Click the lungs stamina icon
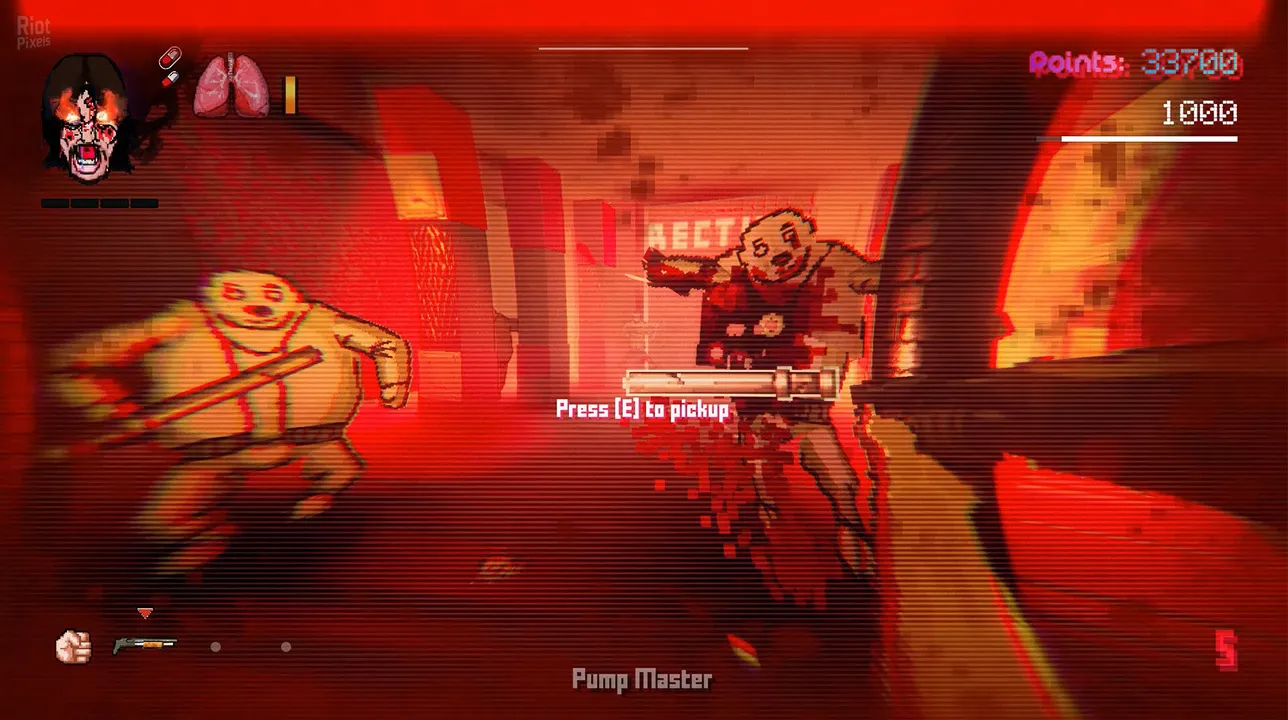The image size is (1288, 720). click(x=231, y=86)
